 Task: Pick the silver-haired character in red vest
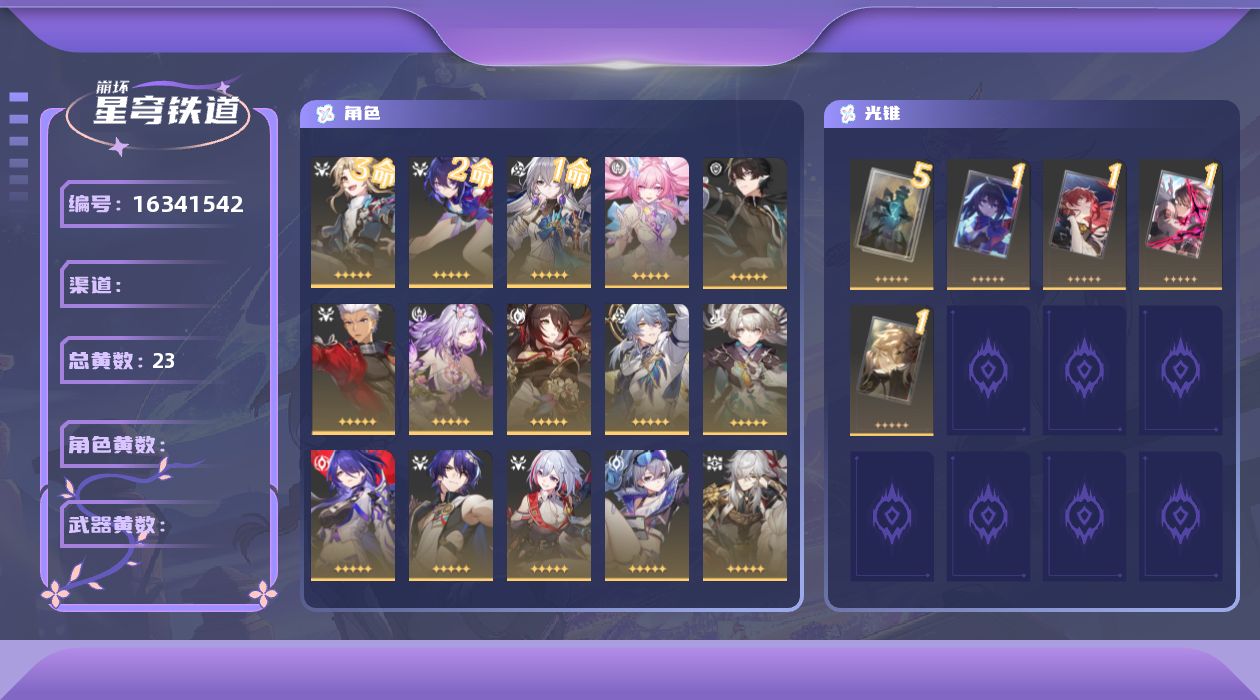(x=549, y=515)
